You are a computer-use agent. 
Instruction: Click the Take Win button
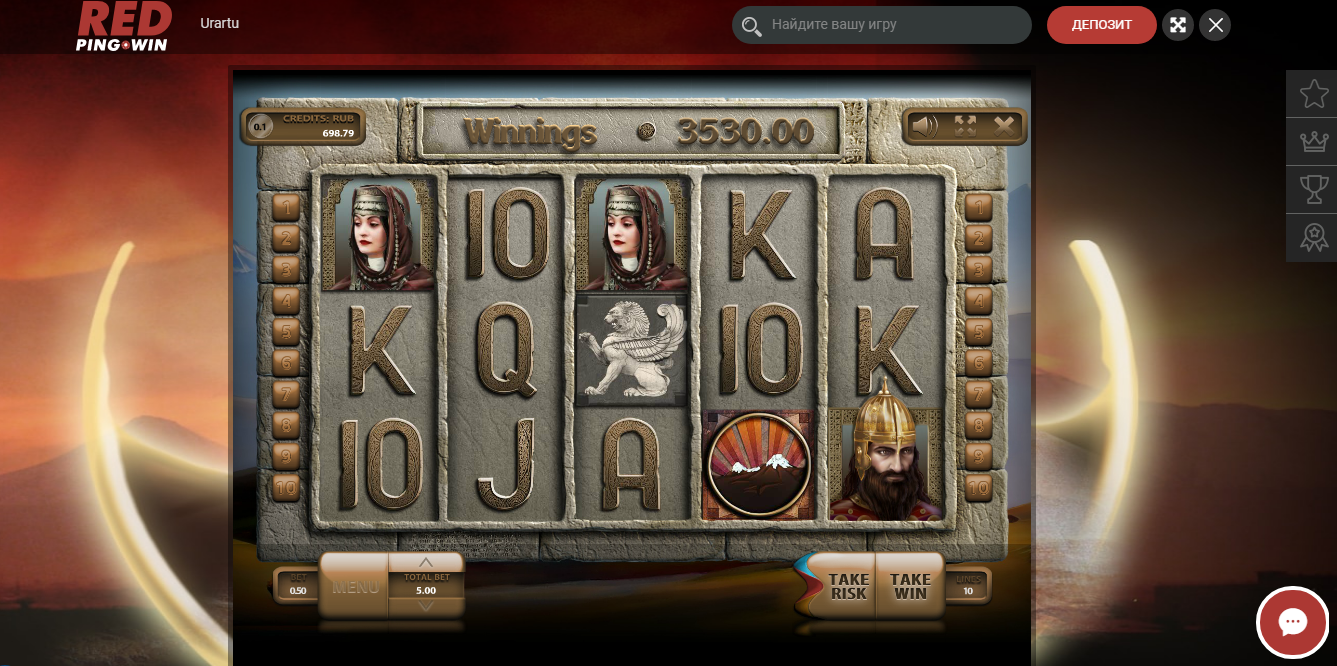click(x=910, y=586)
